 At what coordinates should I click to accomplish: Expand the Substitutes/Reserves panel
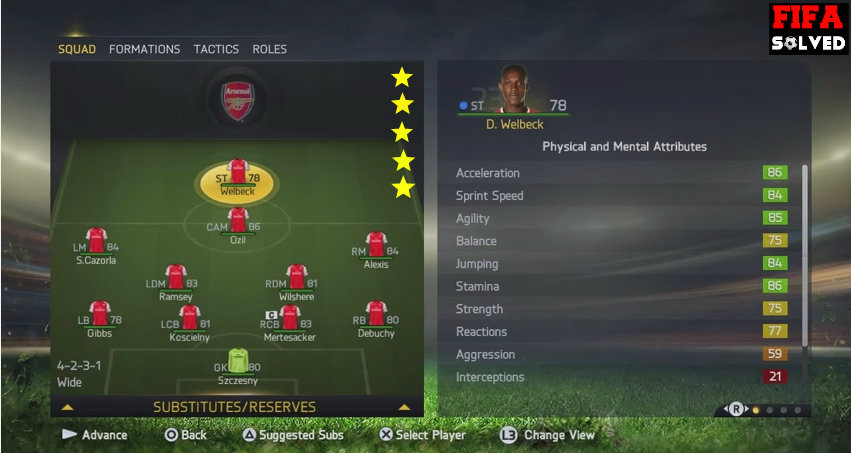tap(234, 407)
